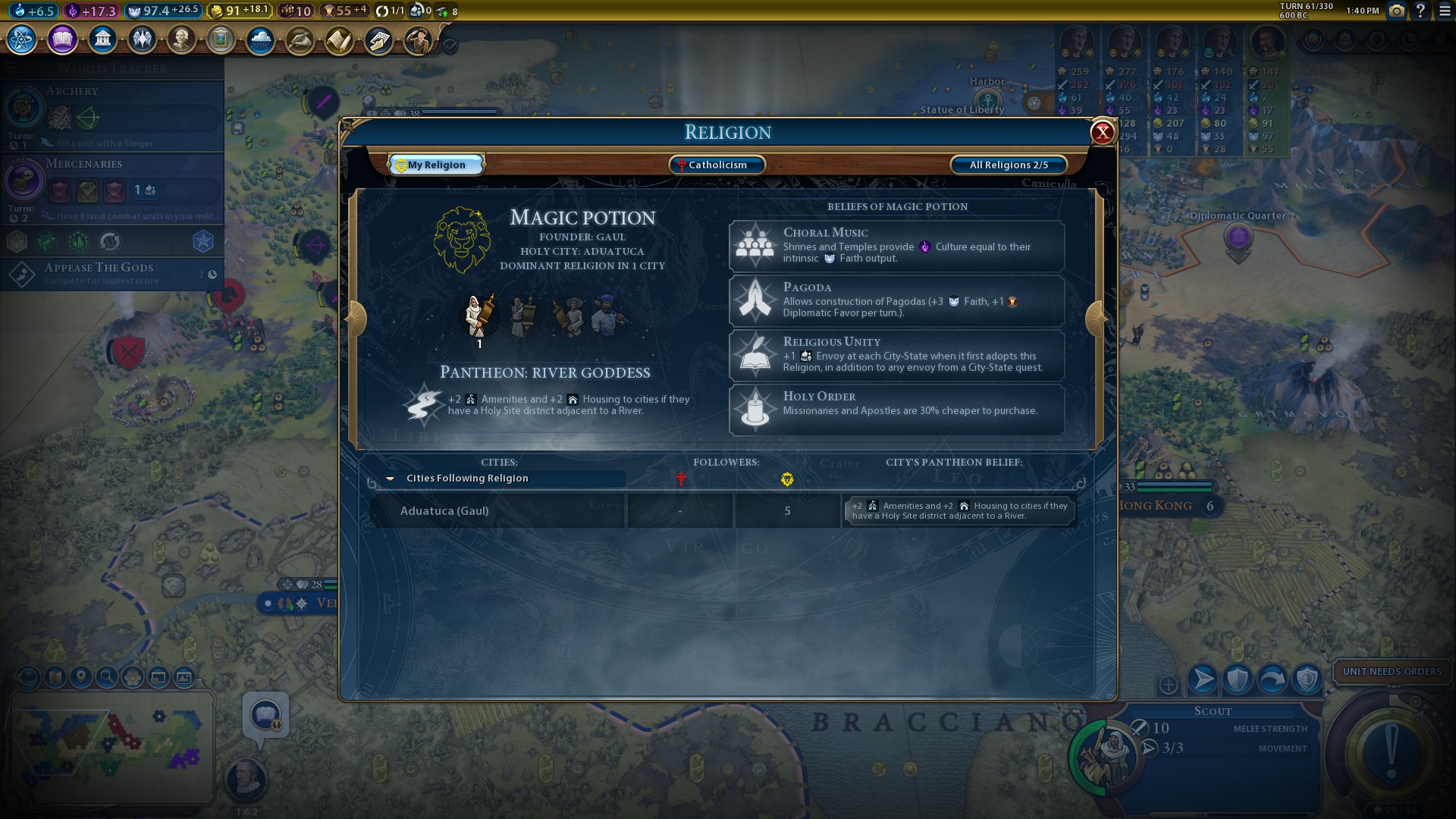Image resolution: width=1456 pixels, height=819 pixels.
Task: Open the main menu hamburger icon
Action: coord(1445,11)
